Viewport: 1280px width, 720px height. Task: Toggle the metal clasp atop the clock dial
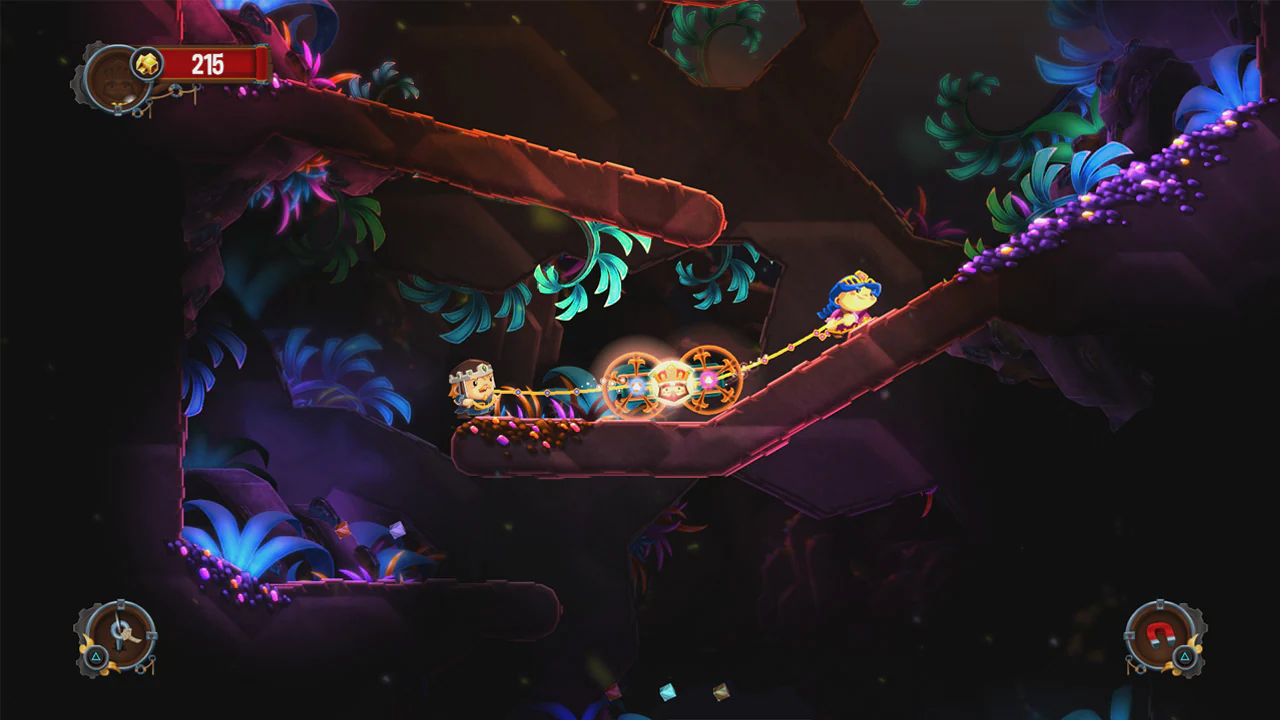[x=121, y=604]
